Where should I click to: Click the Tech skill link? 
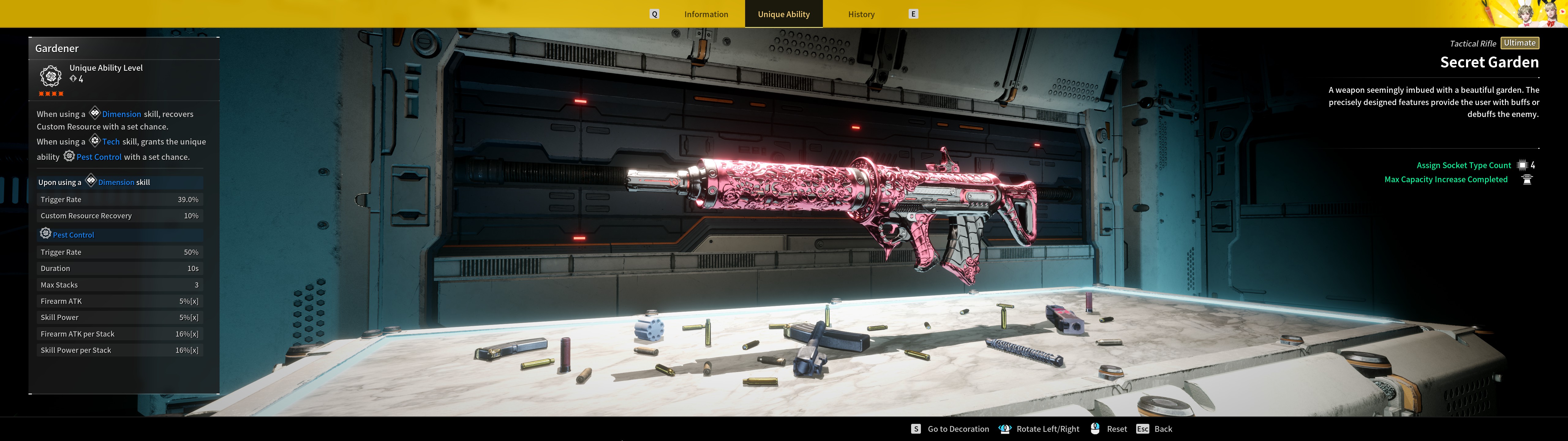[111, 141]
